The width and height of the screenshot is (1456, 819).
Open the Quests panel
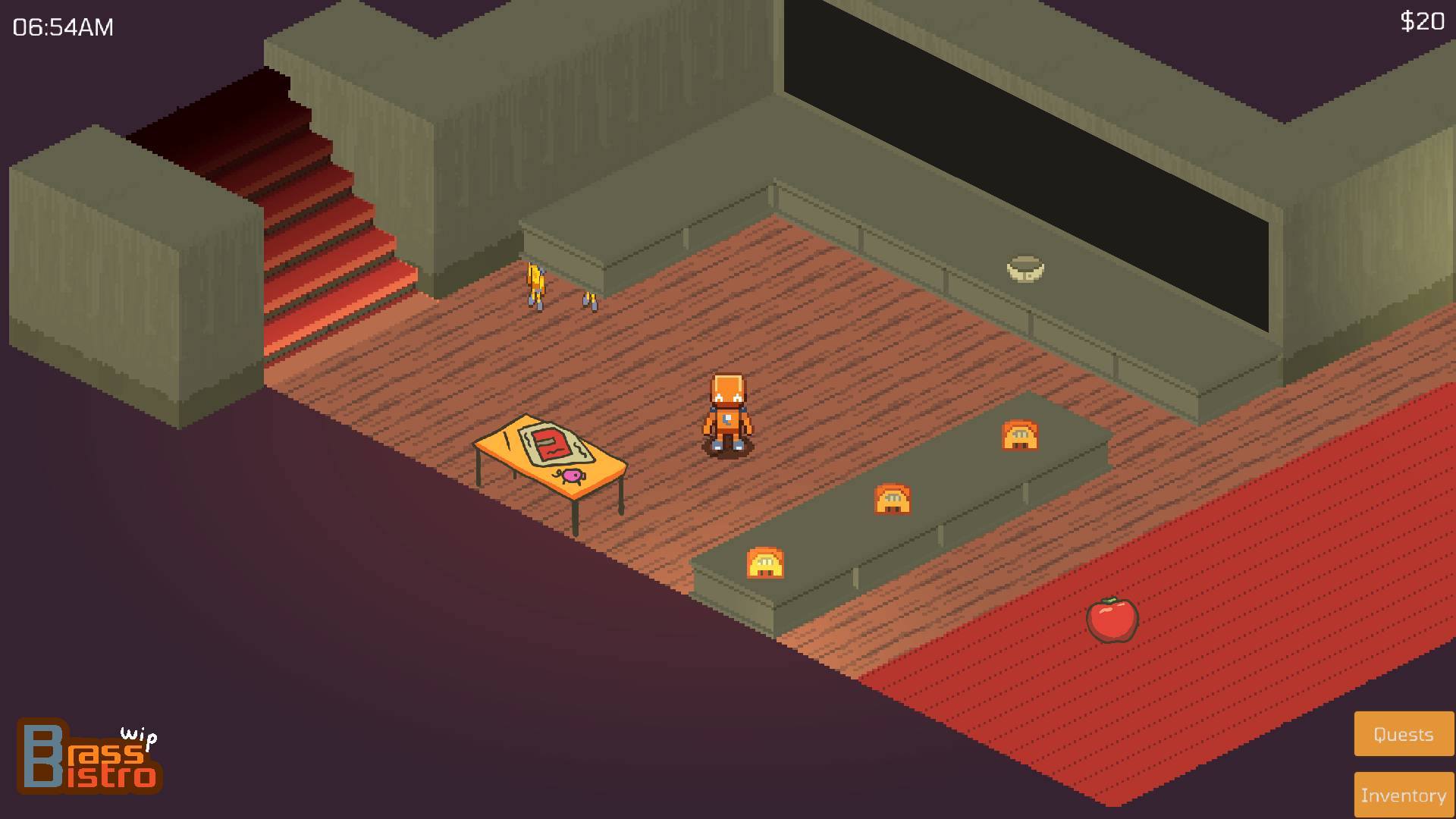click(x=1403, y=733)
